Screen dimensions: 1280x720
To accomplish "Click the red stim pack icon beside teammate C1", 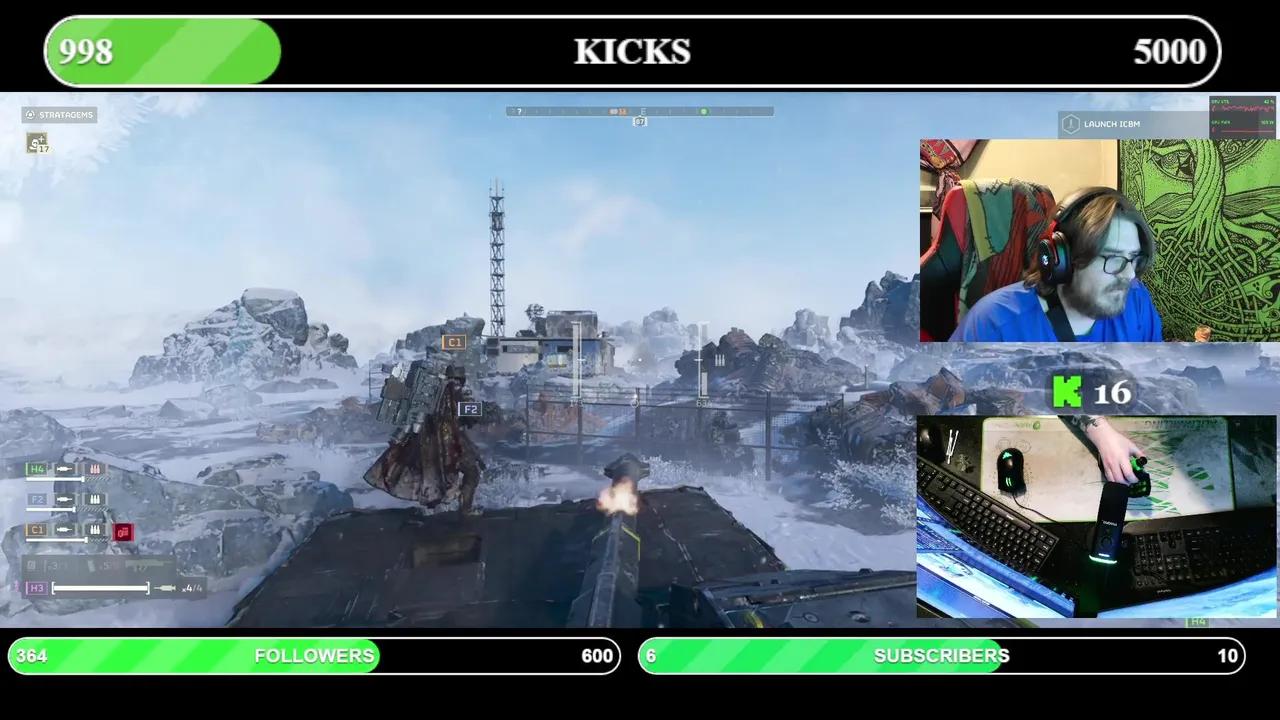I will tap(123, 531).
